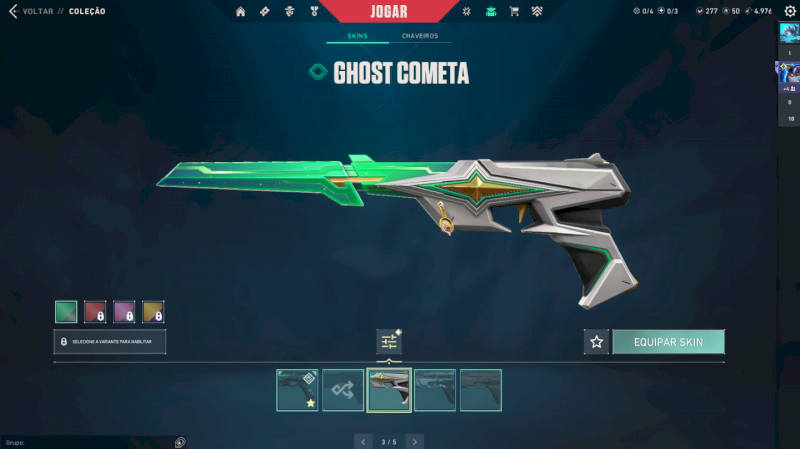Viewport: 800px width, 449px height.
Task: Open the home screen icon
Action: (240, 12)
